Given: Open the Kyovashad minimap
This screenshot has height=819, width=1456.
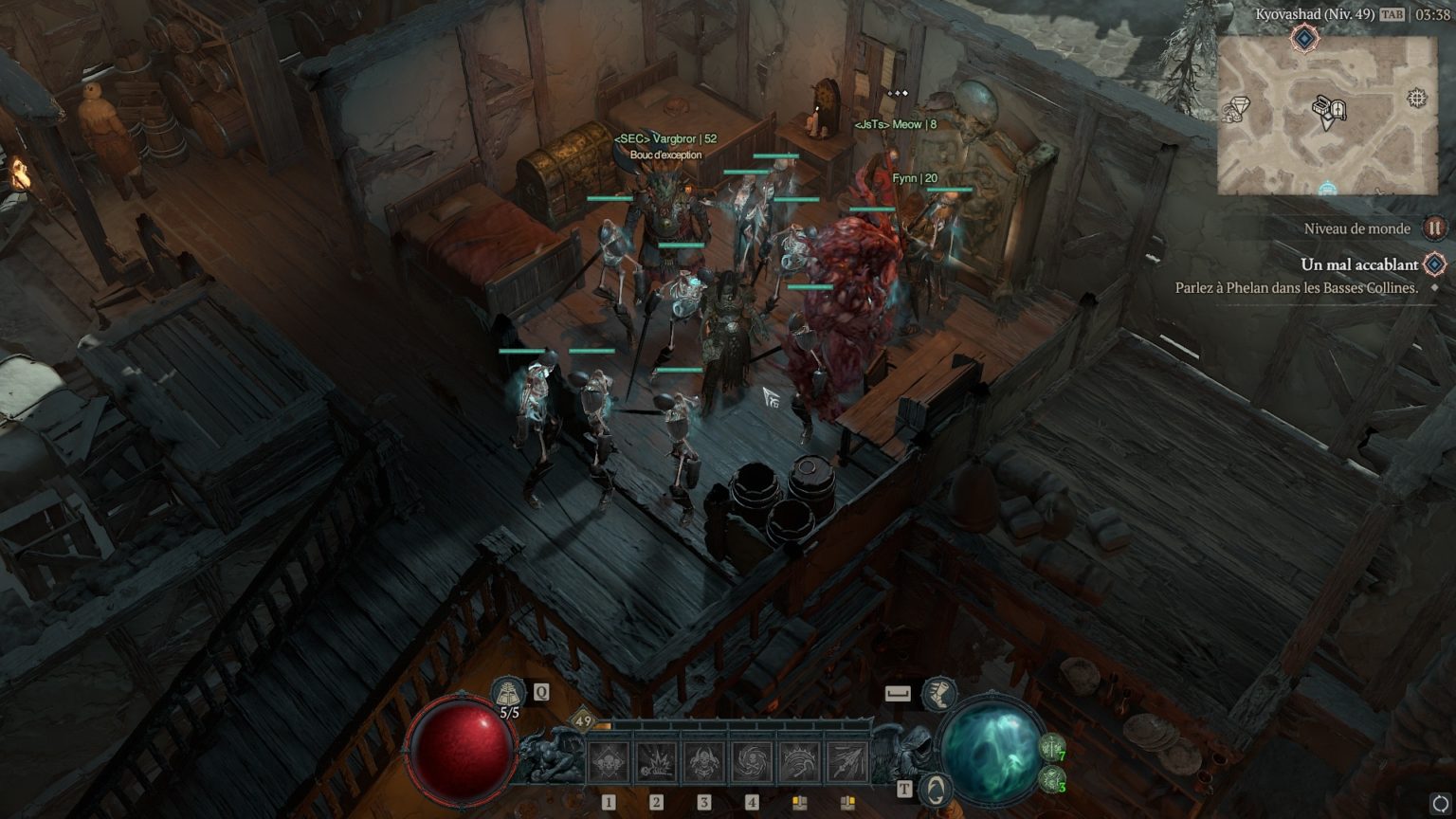Looking at the screenshot, I should coord(1327,116).
